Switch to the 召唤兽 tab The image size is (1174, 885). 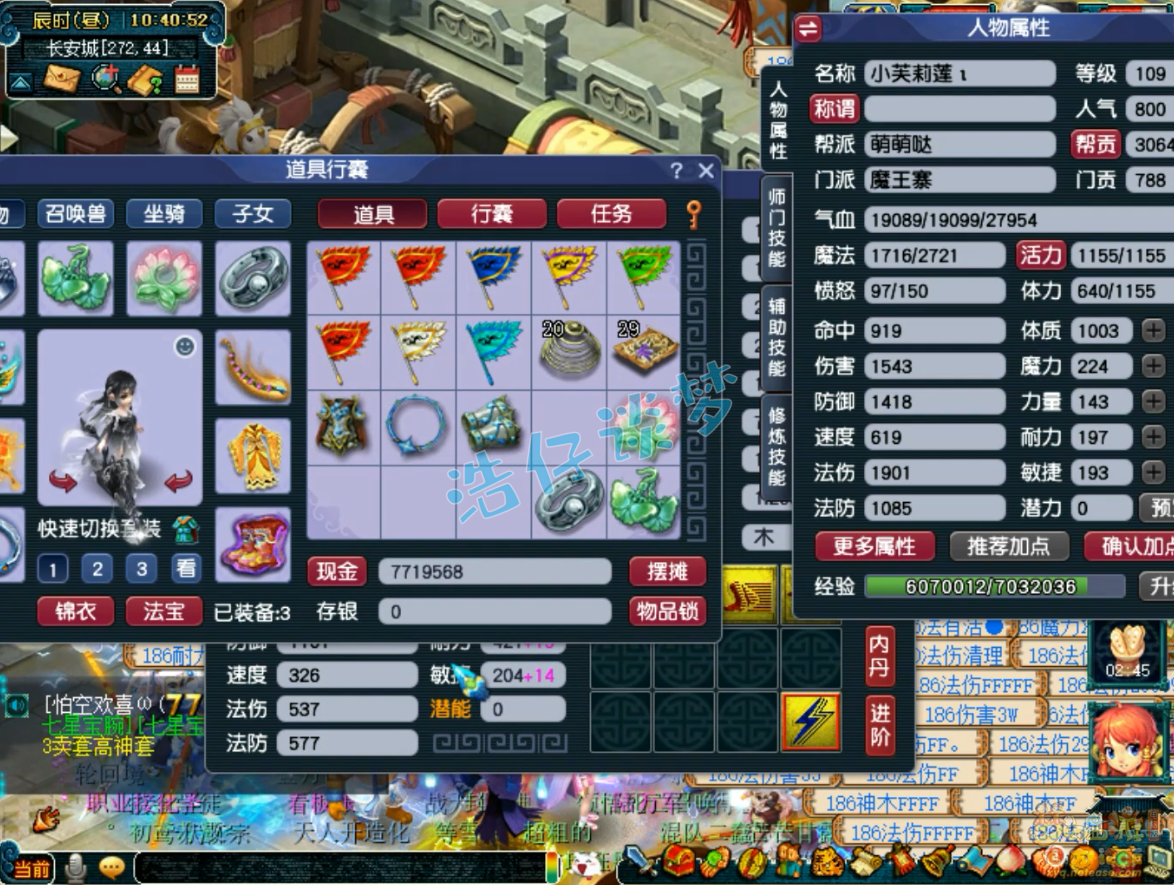point(76,213)
